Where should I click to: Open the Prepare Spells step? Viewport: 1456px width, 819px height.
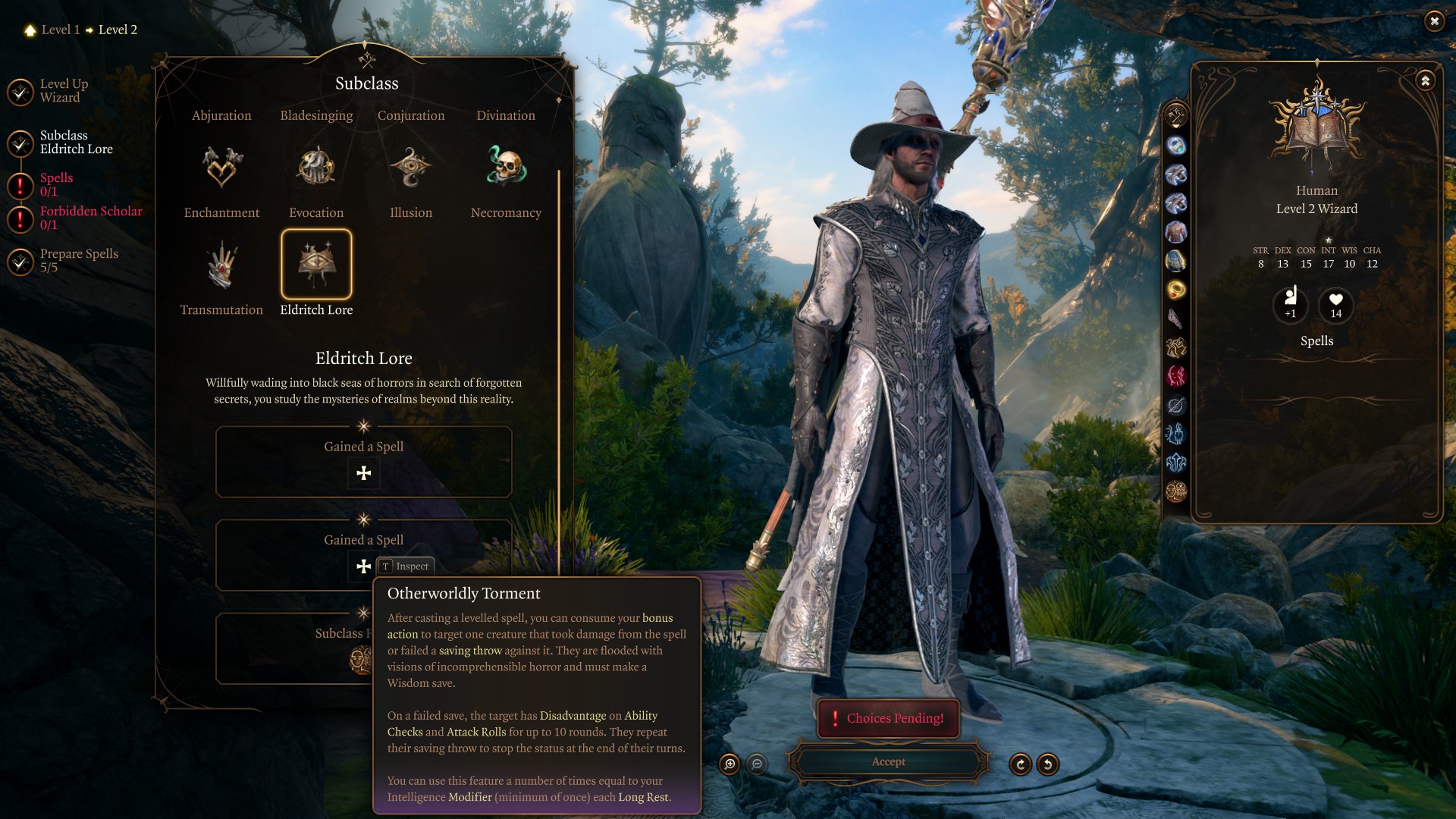tap(79, 260)
